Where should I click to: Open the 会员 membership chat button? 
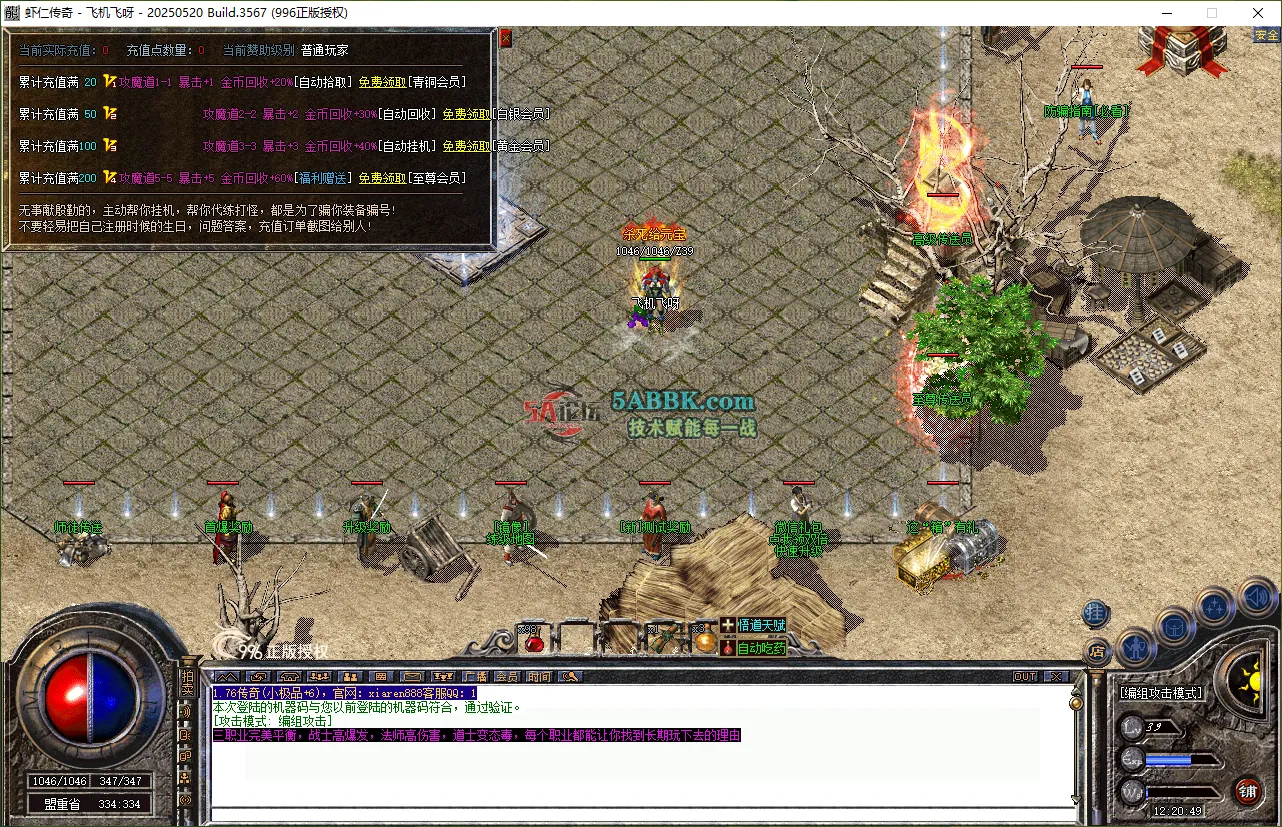(x=507, y=677)
